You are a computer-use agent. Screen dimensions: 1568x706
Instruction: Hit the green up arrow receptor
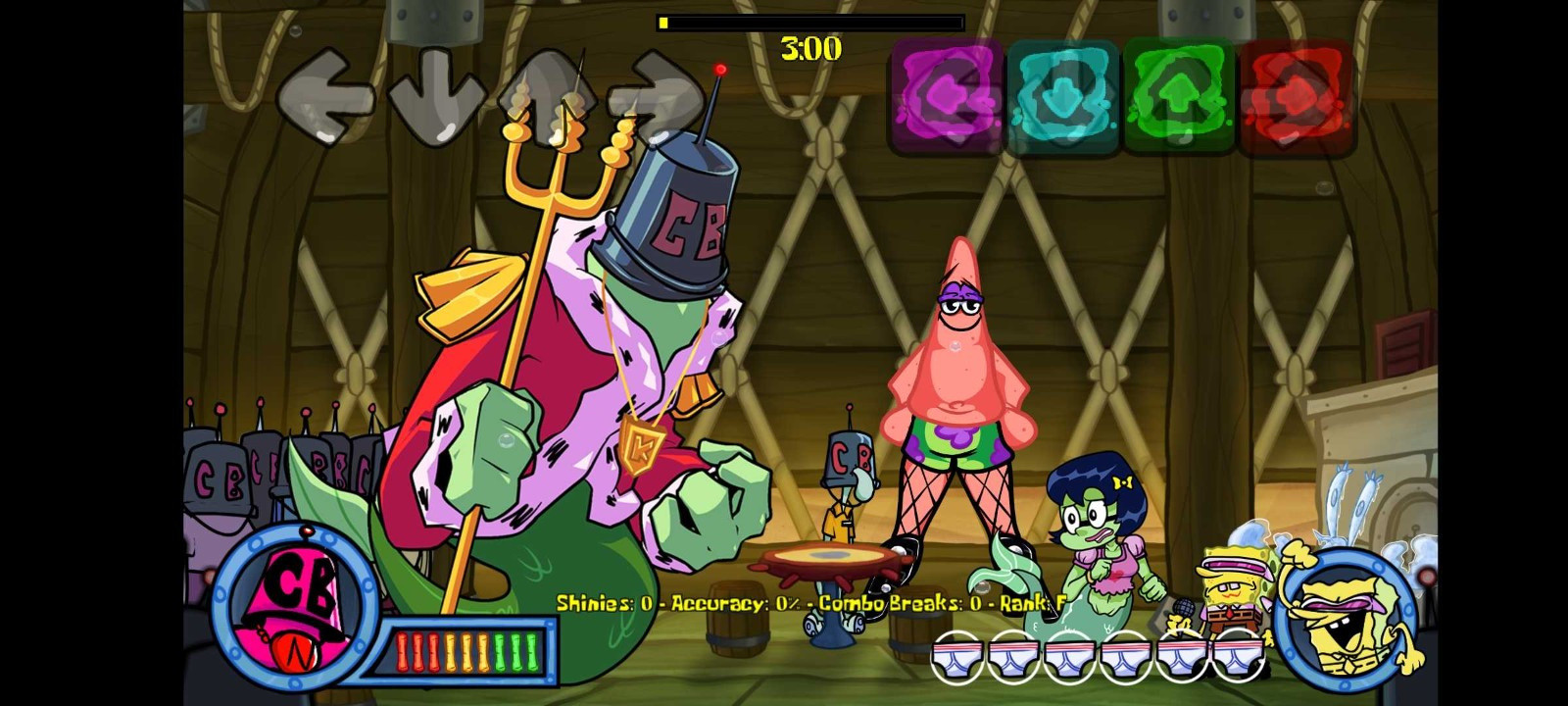(x=1179, y=96)
